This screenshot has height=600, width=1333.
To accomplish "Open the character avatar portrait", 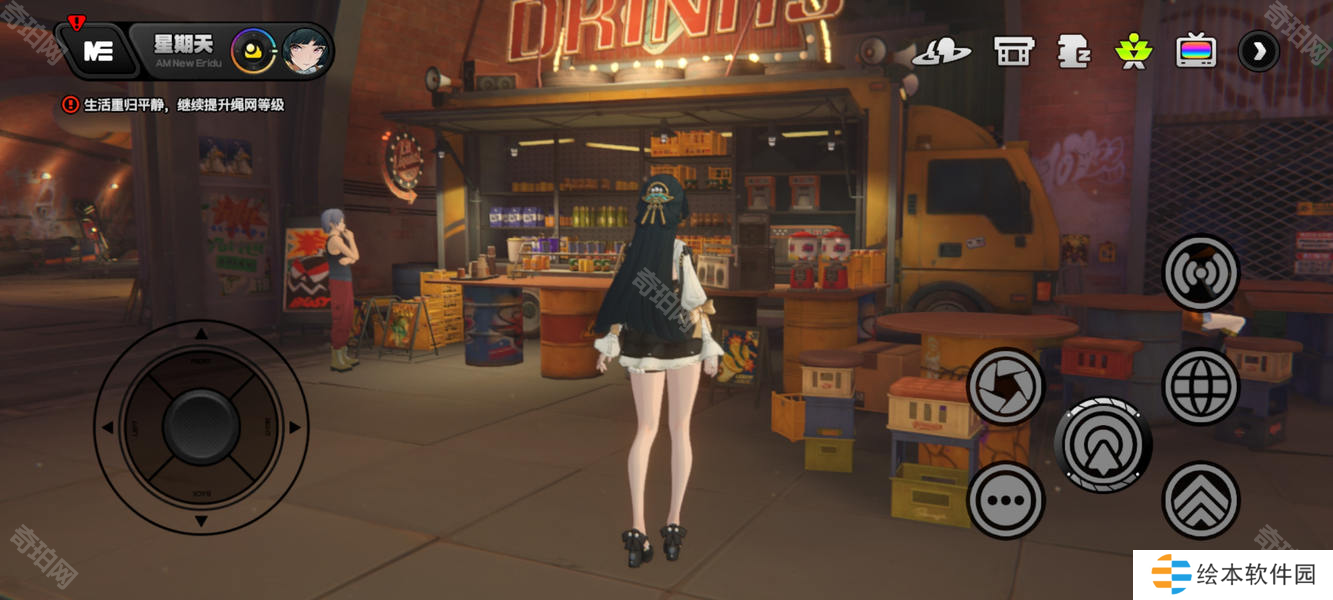I will pyautogui.click(x=306, y=50).
